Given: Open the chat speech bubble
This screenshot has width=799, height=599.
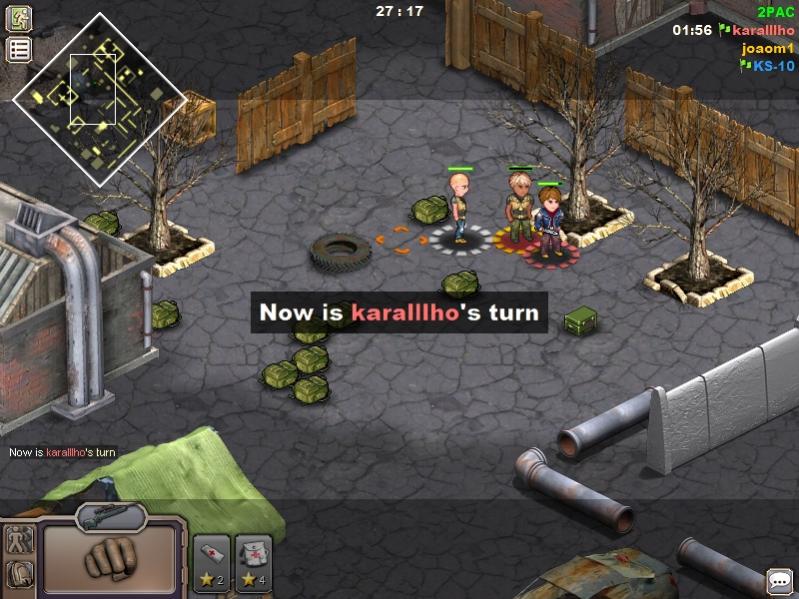Looking at the screenshot, I should click(780, 581).
